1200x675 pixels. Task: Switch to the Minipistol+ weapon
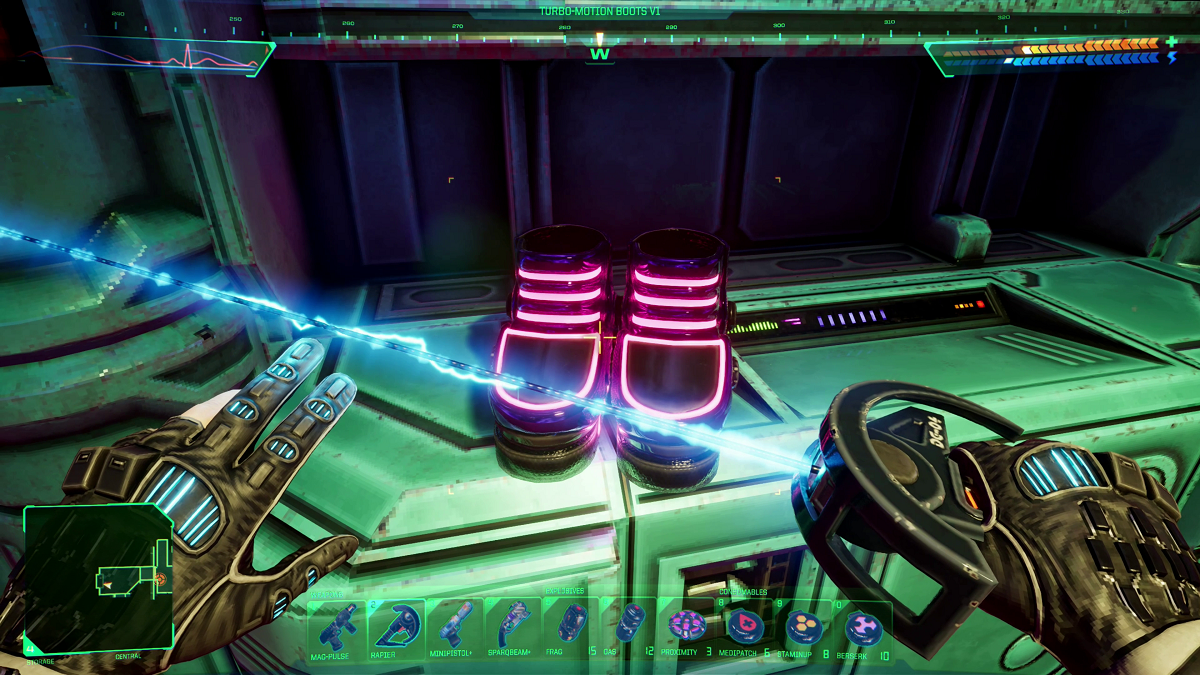click(x=455, y=626)
